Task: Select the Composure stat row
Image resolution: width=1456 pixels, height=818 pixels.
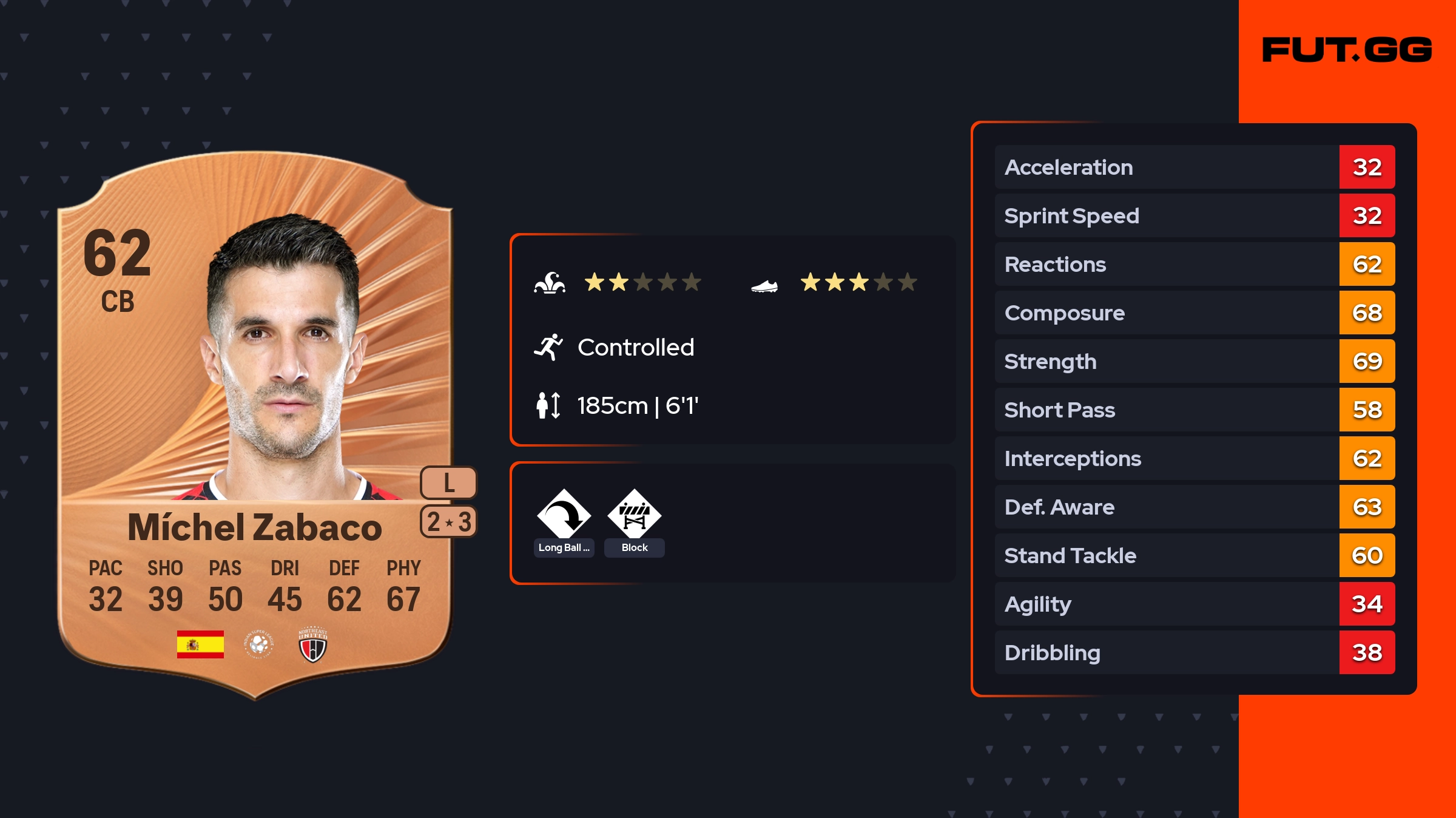Action: click(x=1194, y=313)
